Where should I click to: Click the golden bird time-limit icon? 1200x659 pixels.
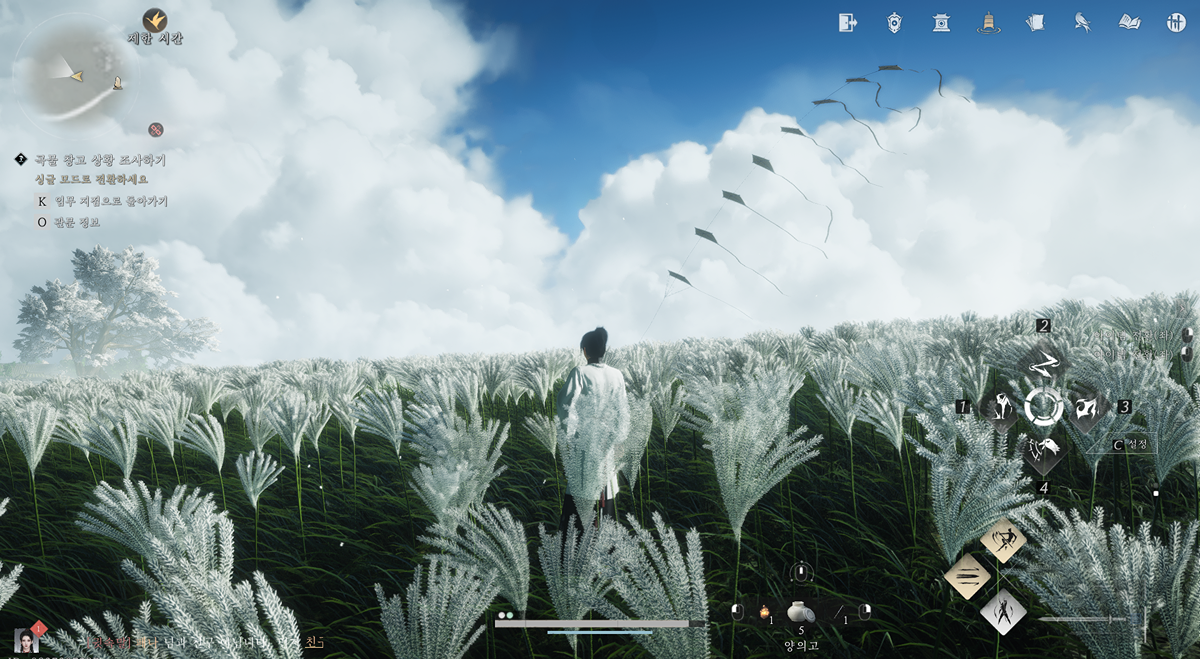pos(155,20)
